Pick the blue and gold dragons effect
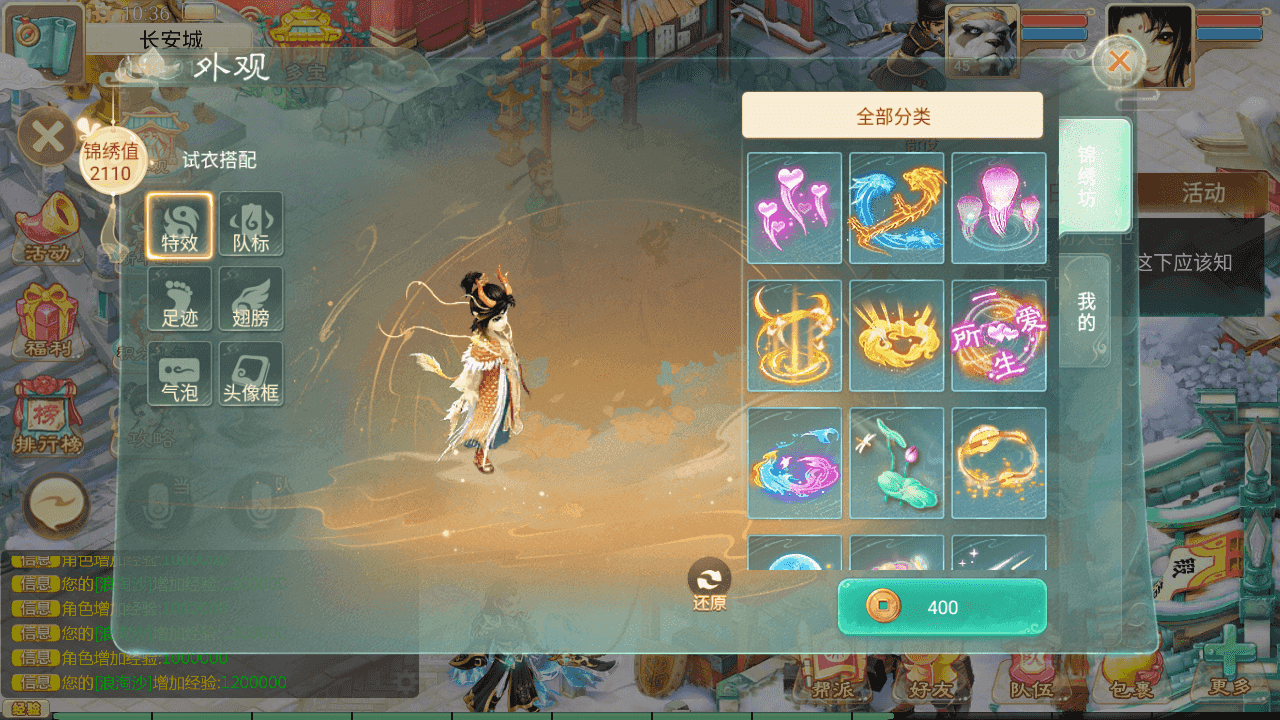The width and height of the screenshot is (1280, 720). point(897,208)
